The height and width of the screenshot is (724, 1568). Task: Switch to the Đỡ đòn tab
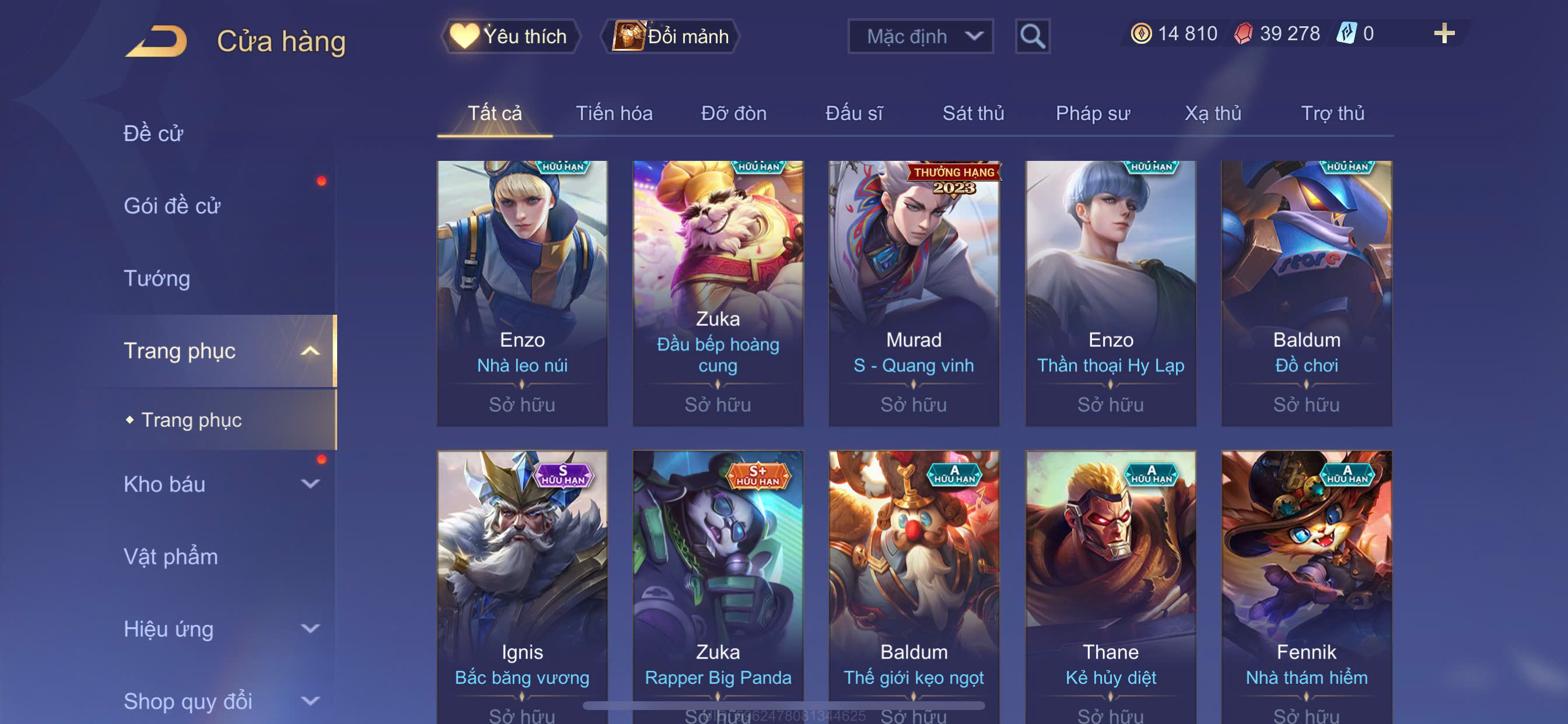733,113
